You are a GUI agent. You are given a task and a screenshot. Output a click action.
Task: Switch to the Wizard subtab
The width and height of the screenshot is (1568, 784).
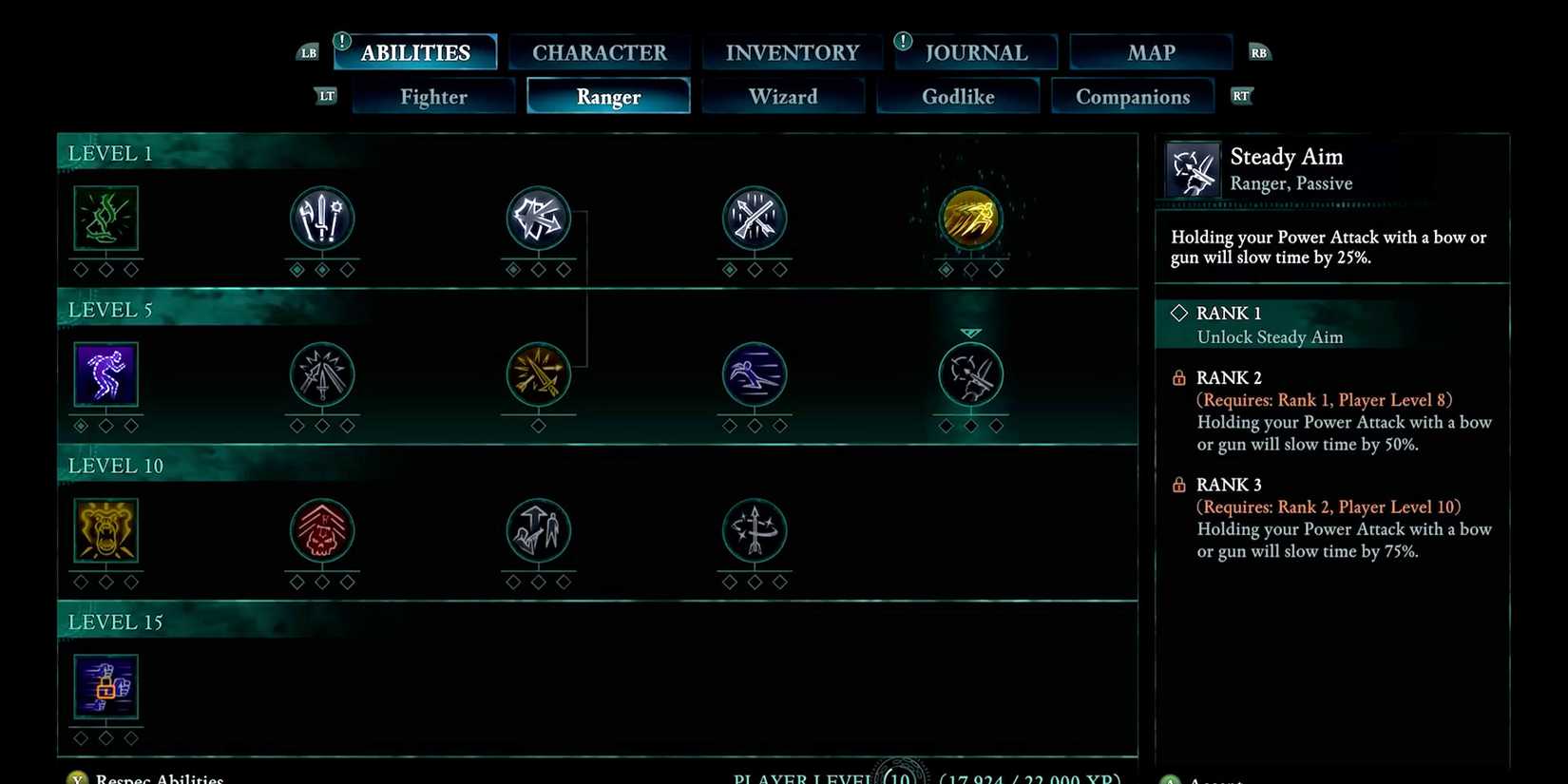[x=783, y=96]
